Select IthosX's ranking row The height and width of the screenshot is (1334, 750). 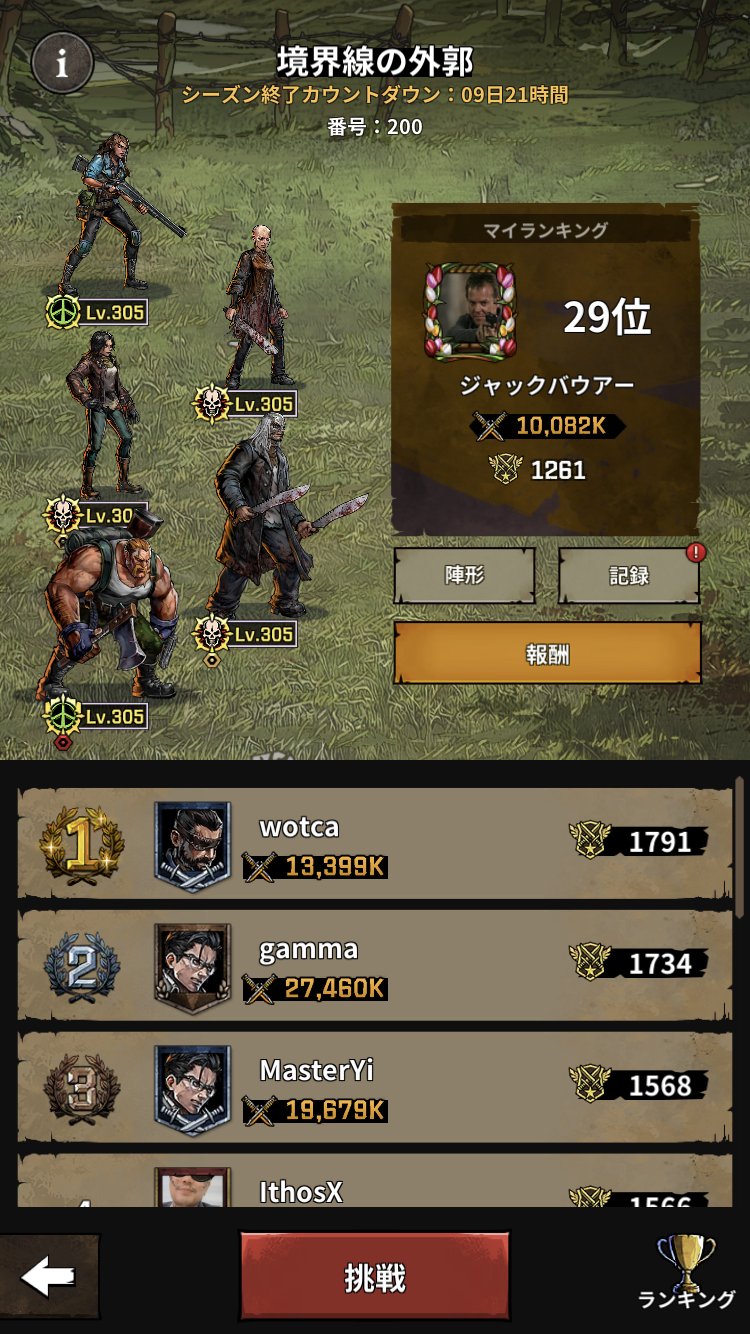point(375,1185)
